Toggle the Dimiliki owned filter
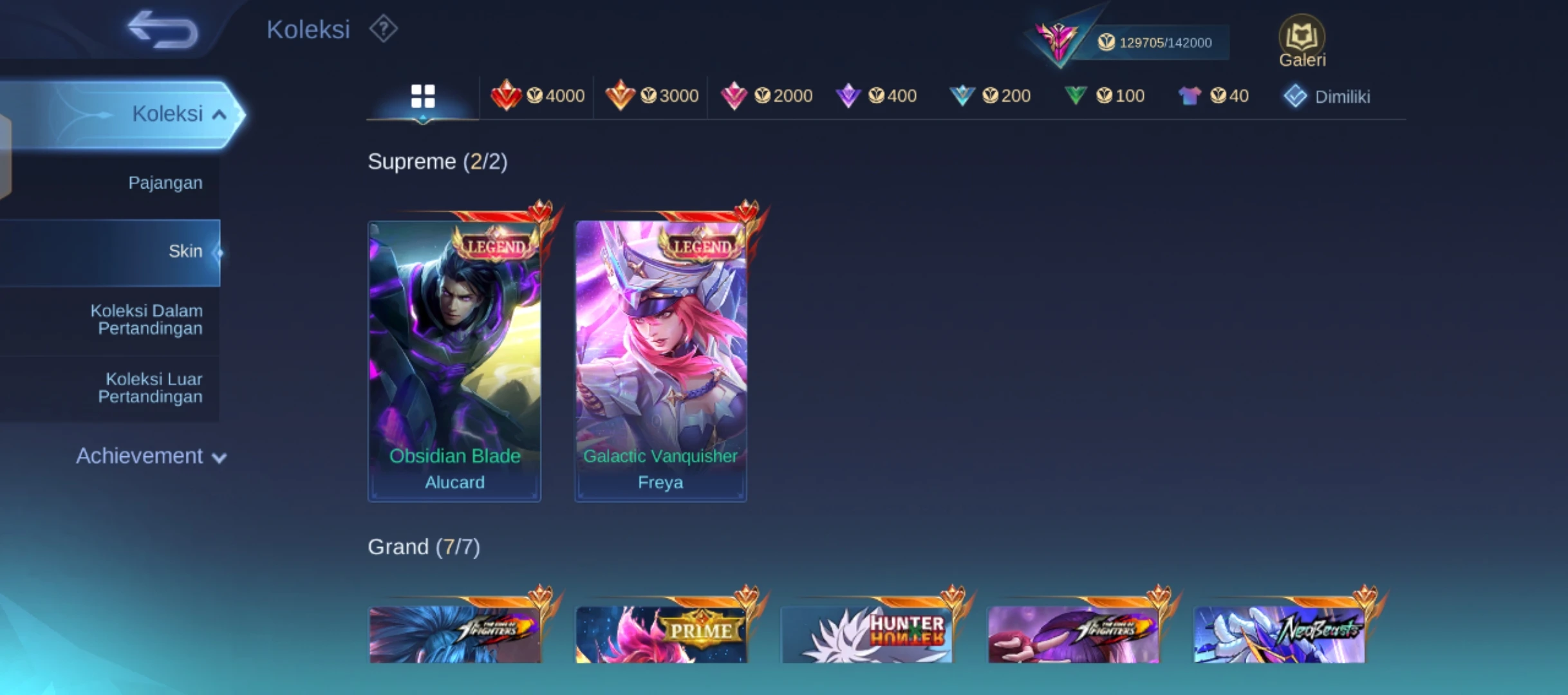1568x695 pixels. (1327, 95)
